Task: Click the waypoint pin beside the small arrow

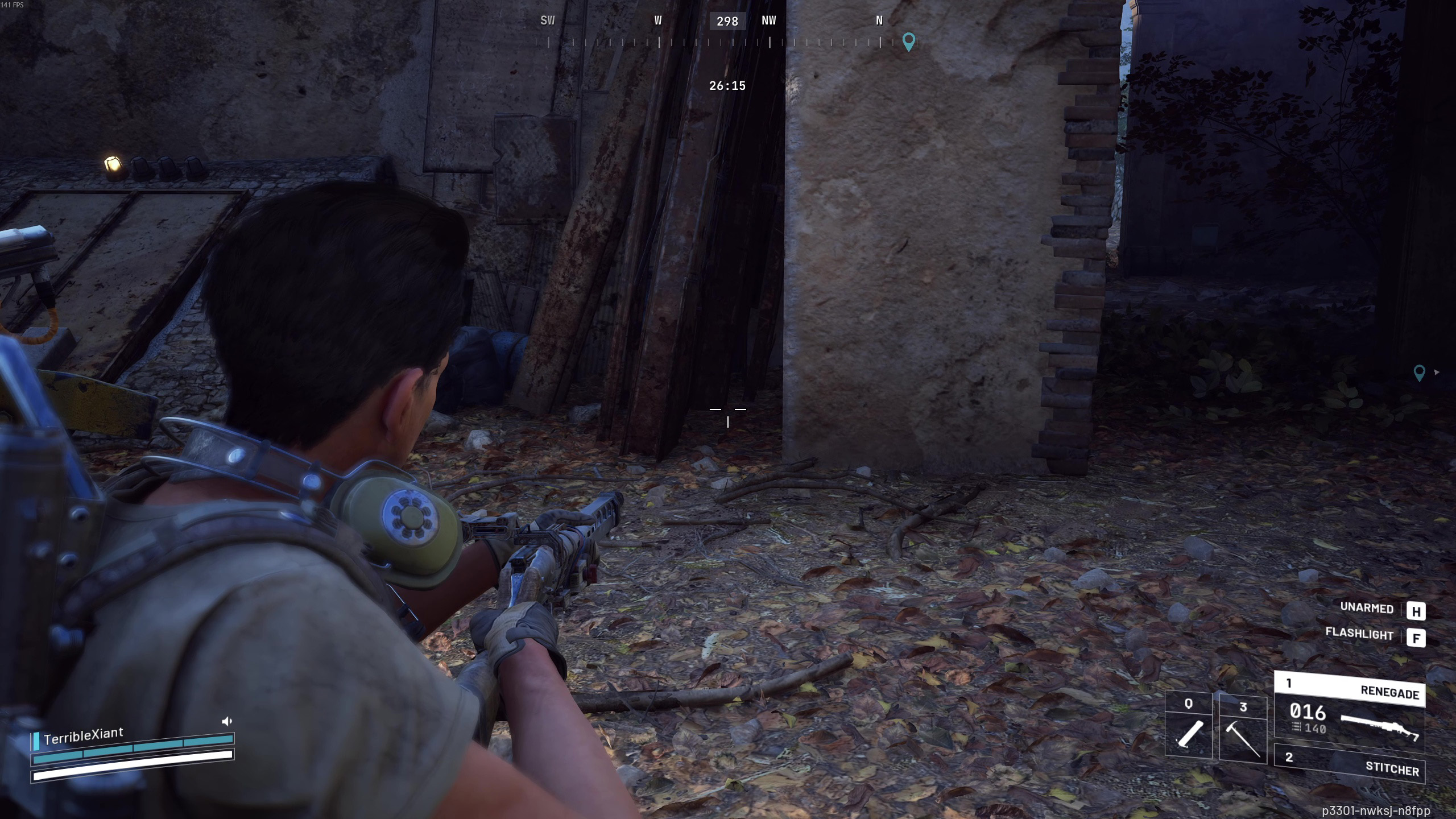Action: [x=1419, y=373]
